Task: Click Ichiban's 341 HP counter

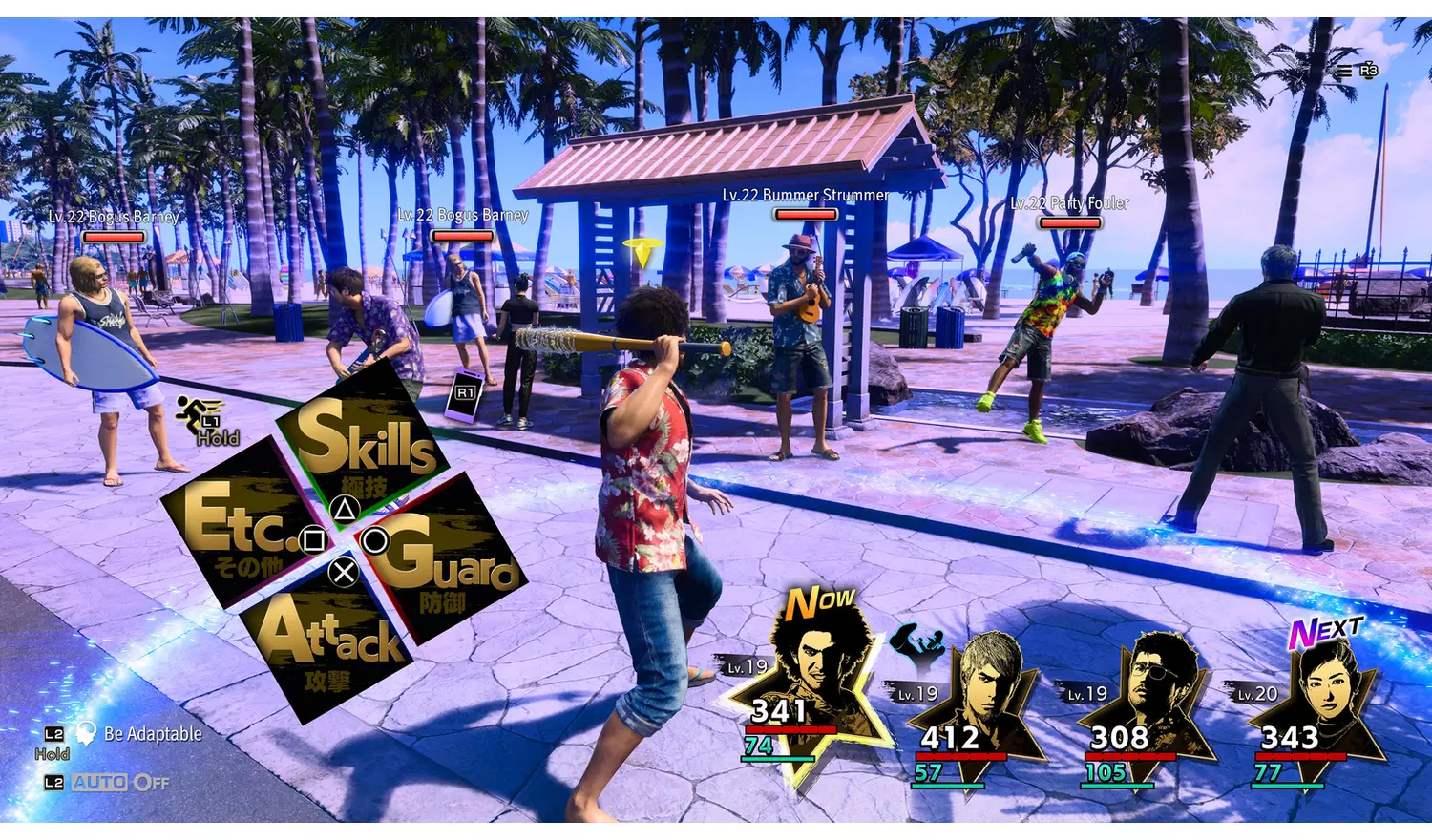Action: tap(780, 711)
